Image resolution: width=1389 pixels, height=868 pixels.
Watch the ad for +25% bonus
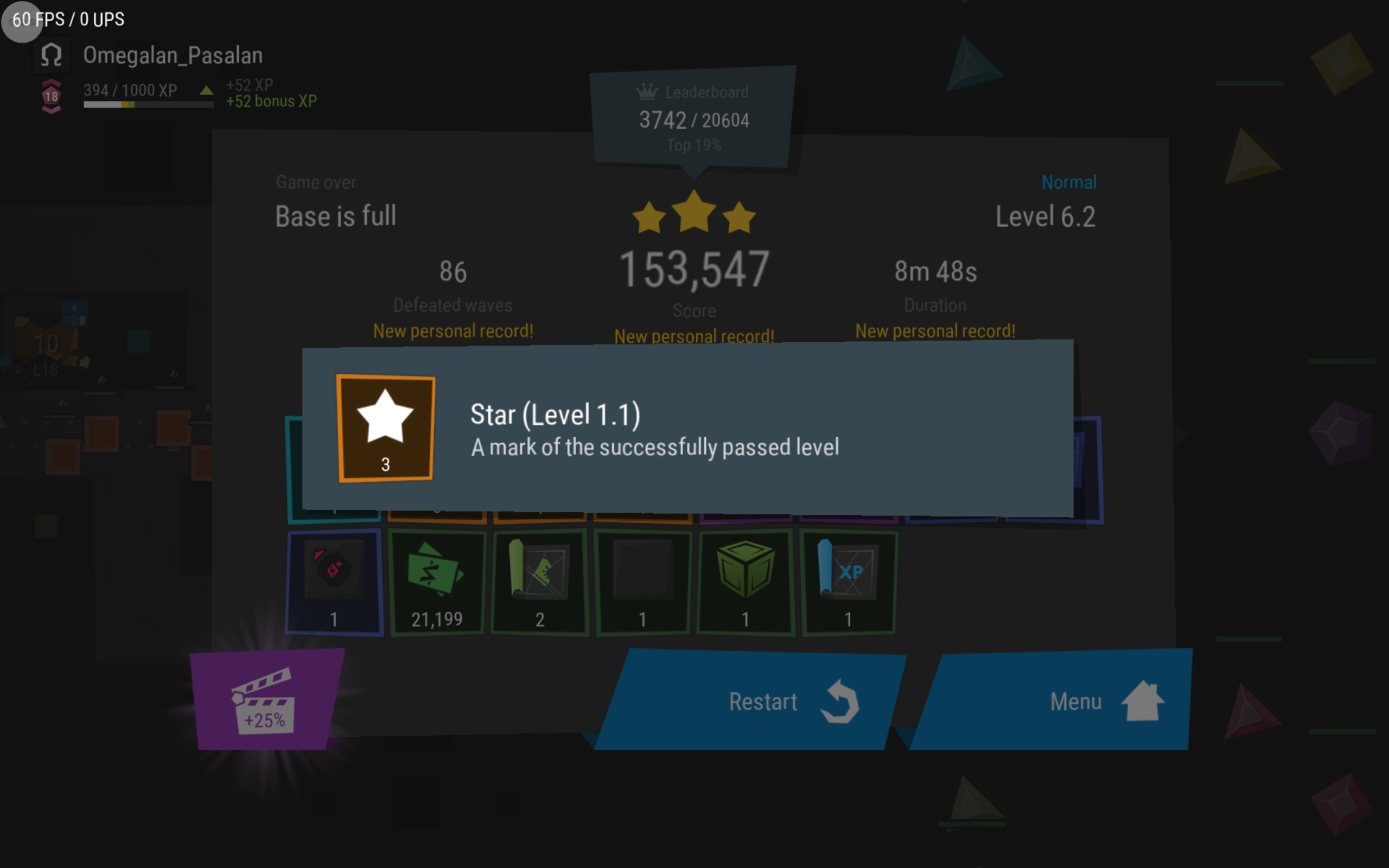[265, 700]
